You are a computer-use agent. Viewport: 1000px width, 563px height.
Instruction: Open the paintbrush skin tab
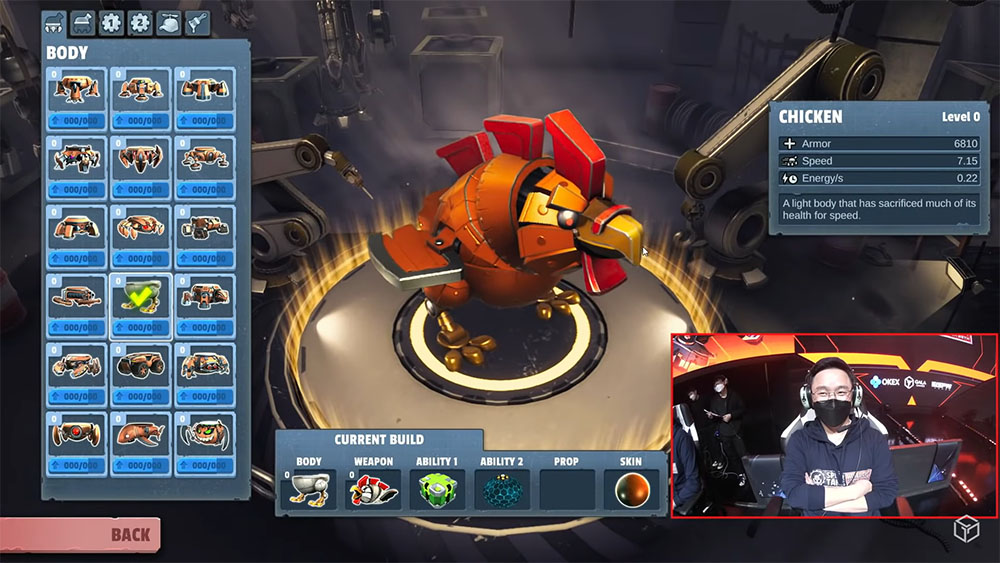tap(197, 23)
